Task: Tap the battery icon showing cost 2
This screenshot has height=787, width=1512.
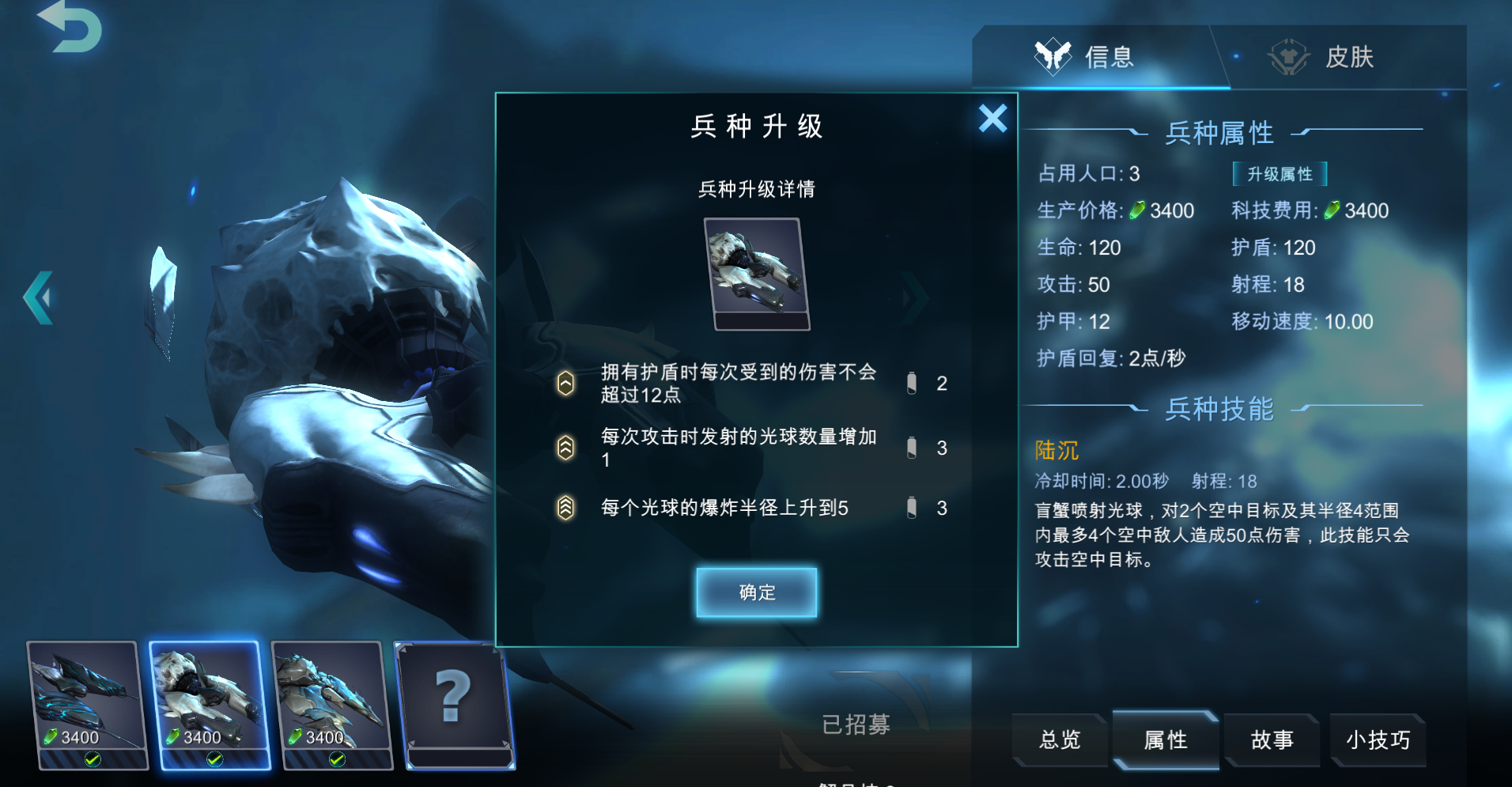Action: pos(913,384)
